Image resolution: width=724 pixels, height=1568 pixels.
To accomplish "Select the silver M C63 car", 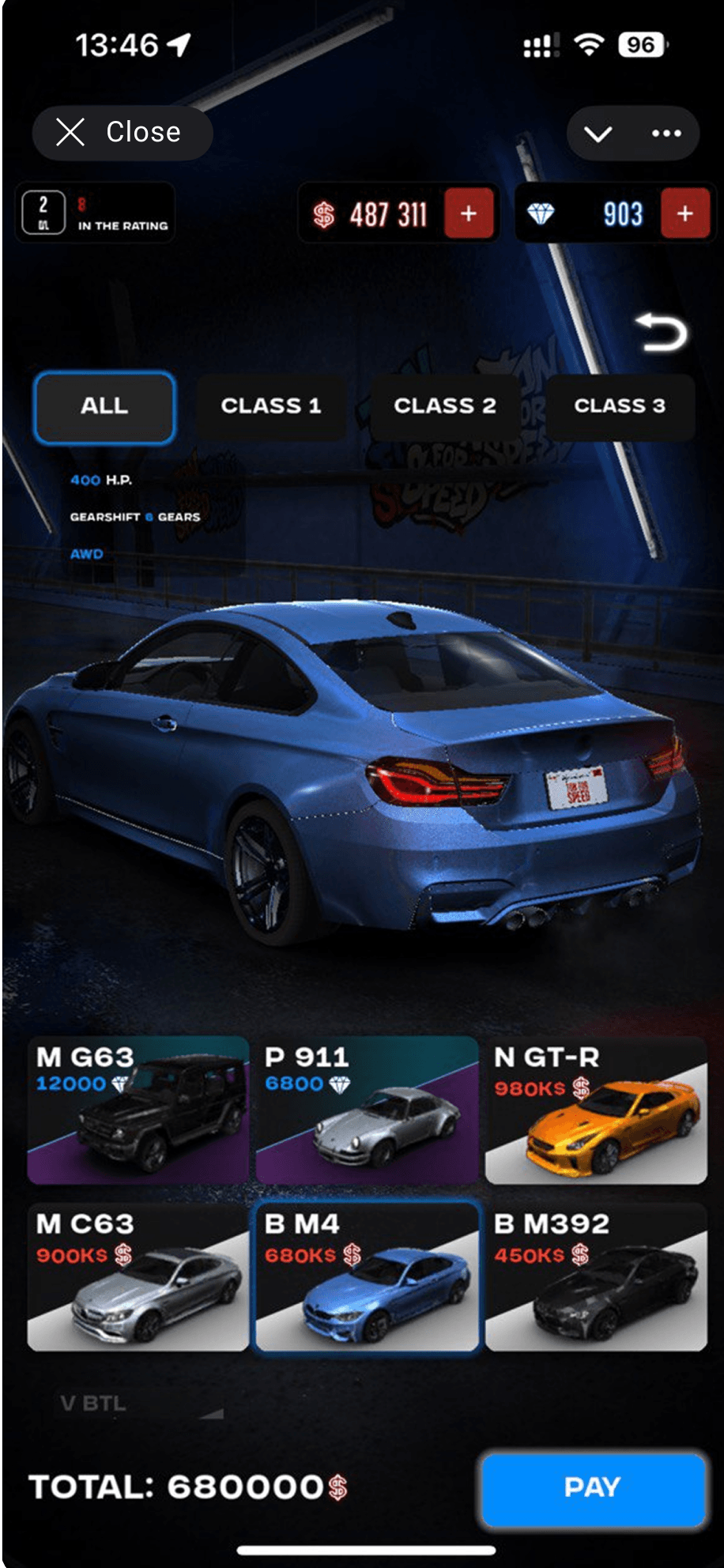I will click(x=138, y=1276).
